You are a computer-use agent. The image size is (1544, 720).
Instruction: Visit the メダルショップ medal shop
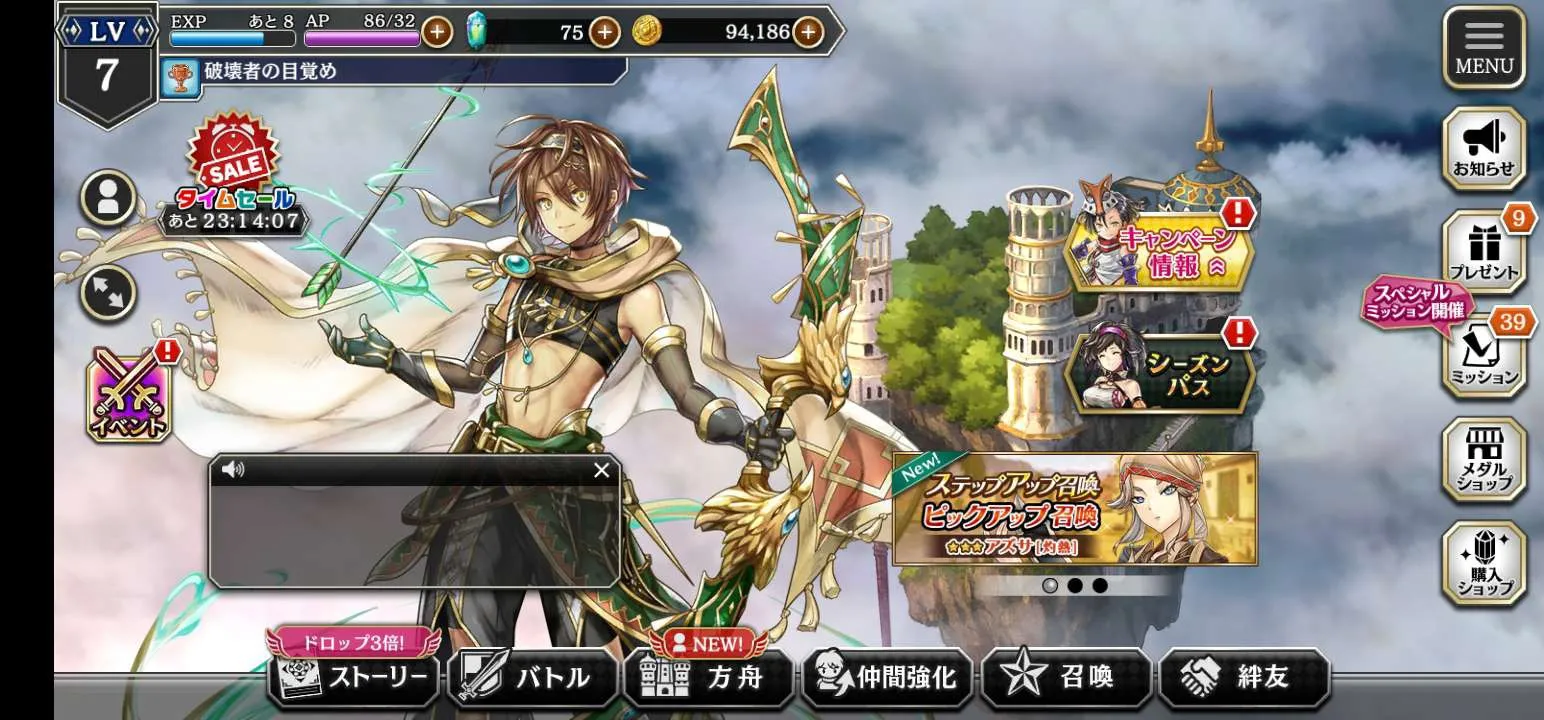[x=1484, y=459]
